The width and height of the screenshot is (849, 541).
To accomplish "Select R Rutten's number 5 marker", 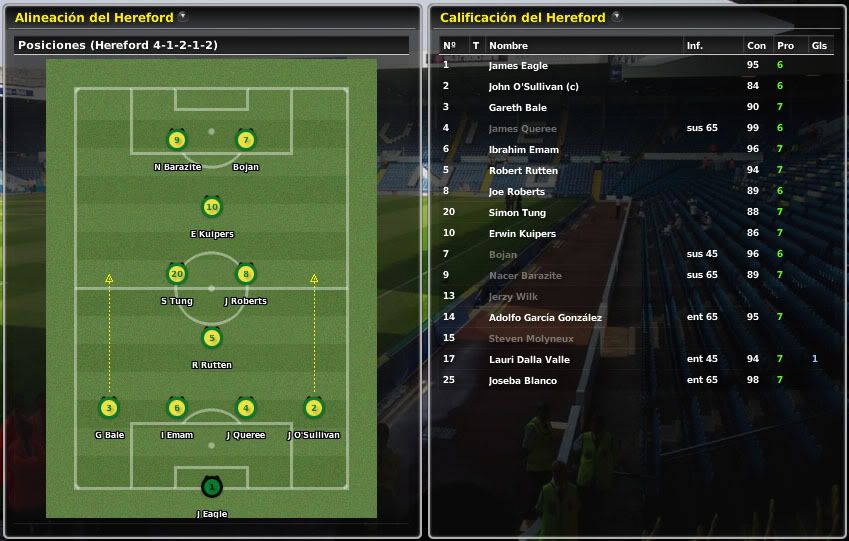I will [x=211, y=338].
